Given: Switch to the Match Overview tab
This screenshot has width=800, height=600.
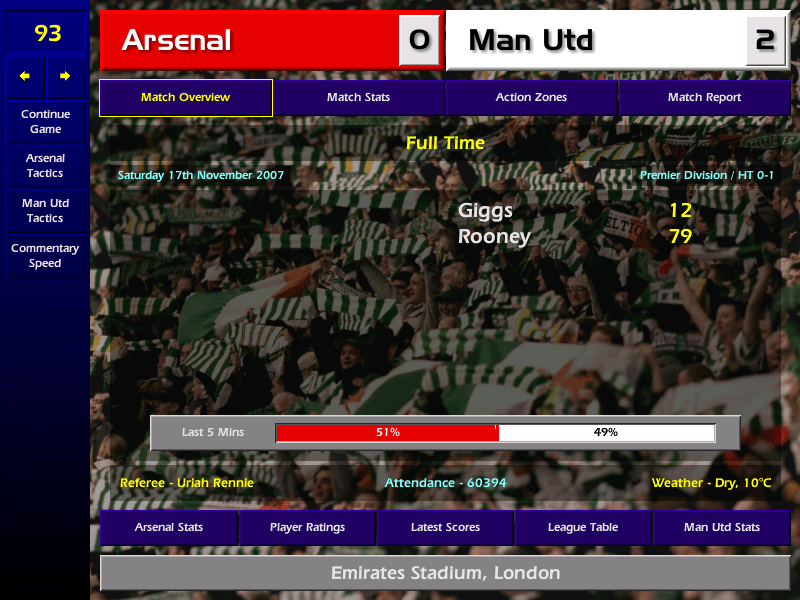Looking at the screenshot, I should (x=185, y=98).
